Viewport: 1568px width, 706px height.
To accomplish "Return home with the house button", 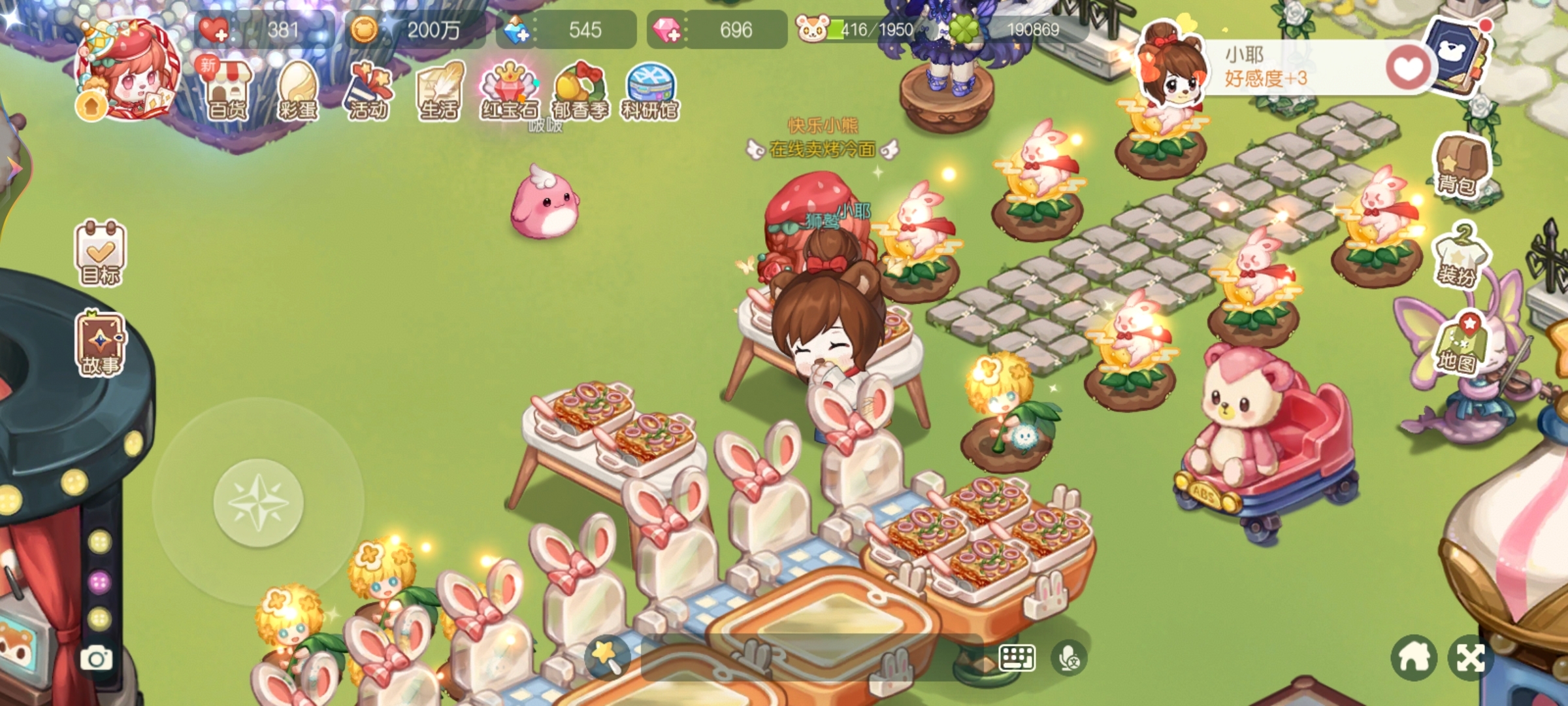I will click(1414, 658).
